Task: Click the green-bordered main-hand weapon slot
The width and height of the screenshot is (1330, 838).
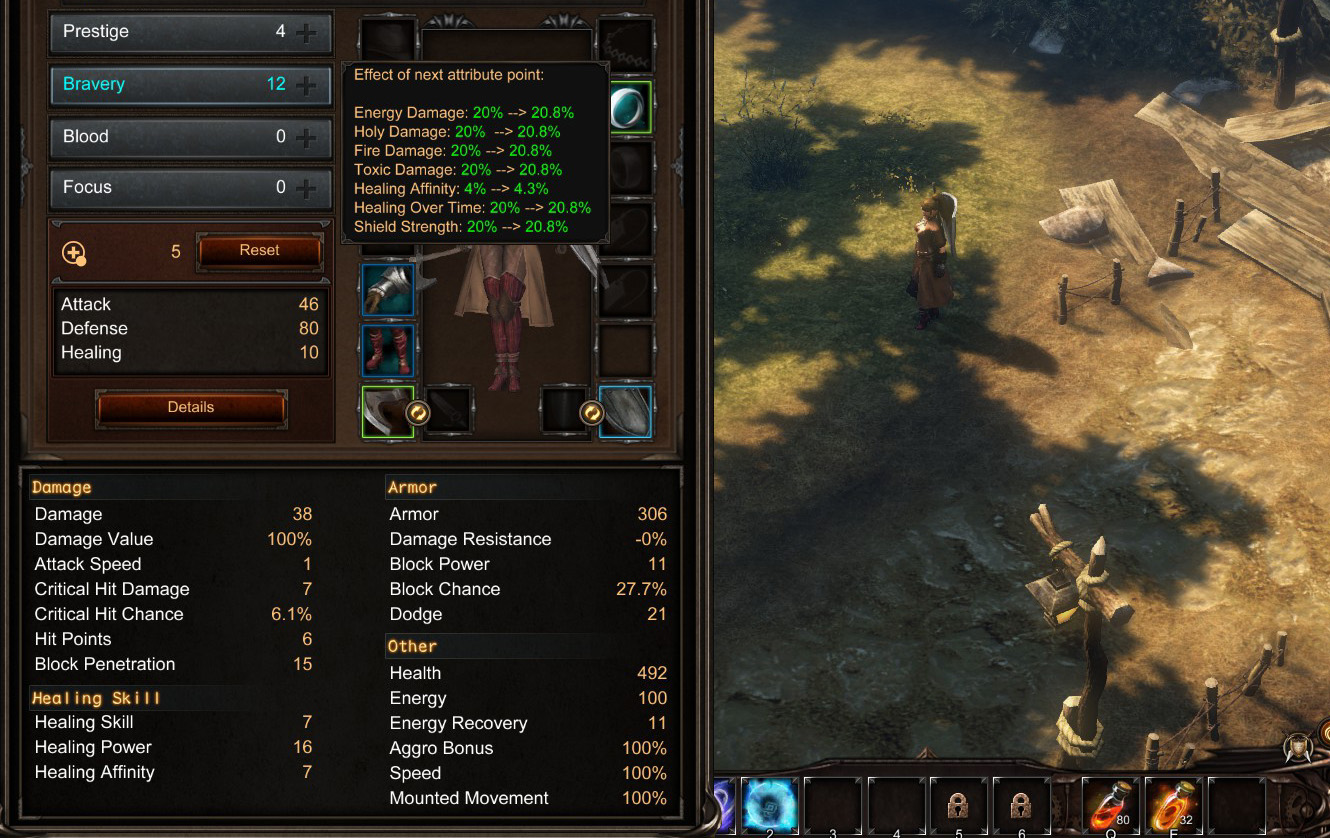Action: point(384,411)
